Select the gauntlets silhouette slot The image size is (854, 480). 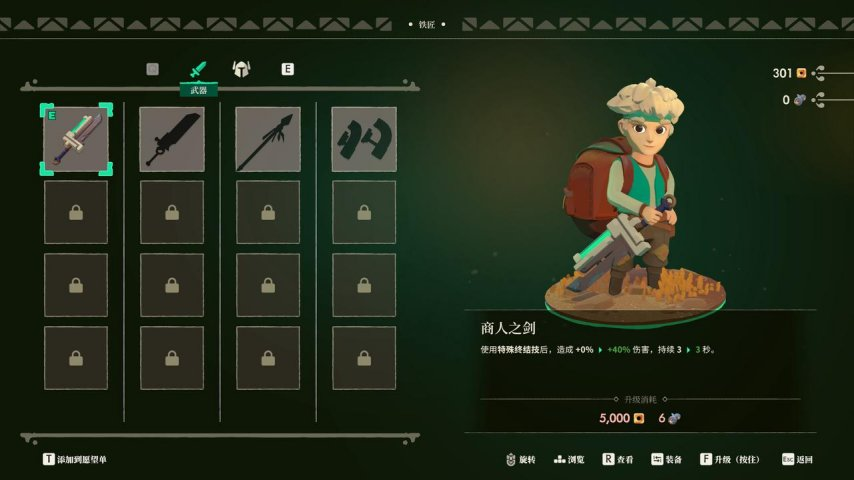[364, 139]
